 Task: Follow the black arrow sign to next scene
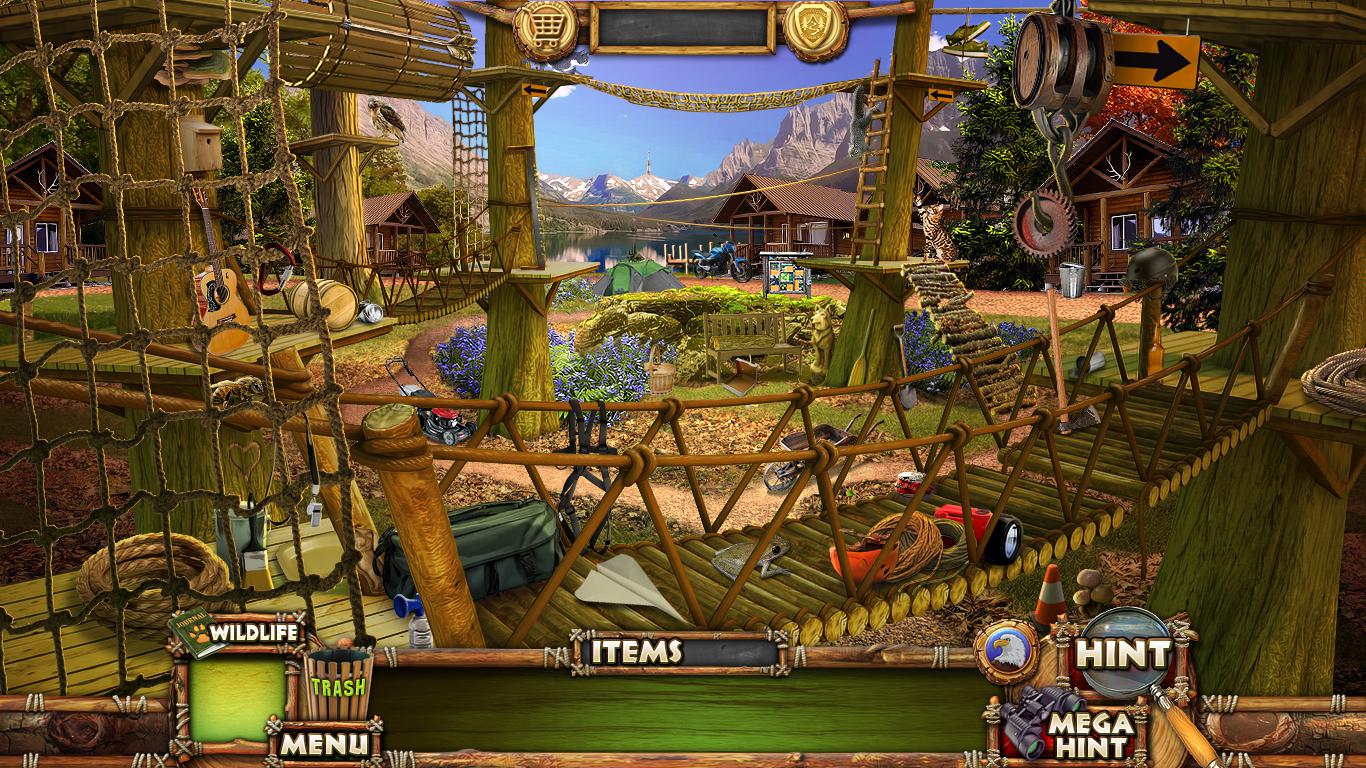tap(1155, 62)
